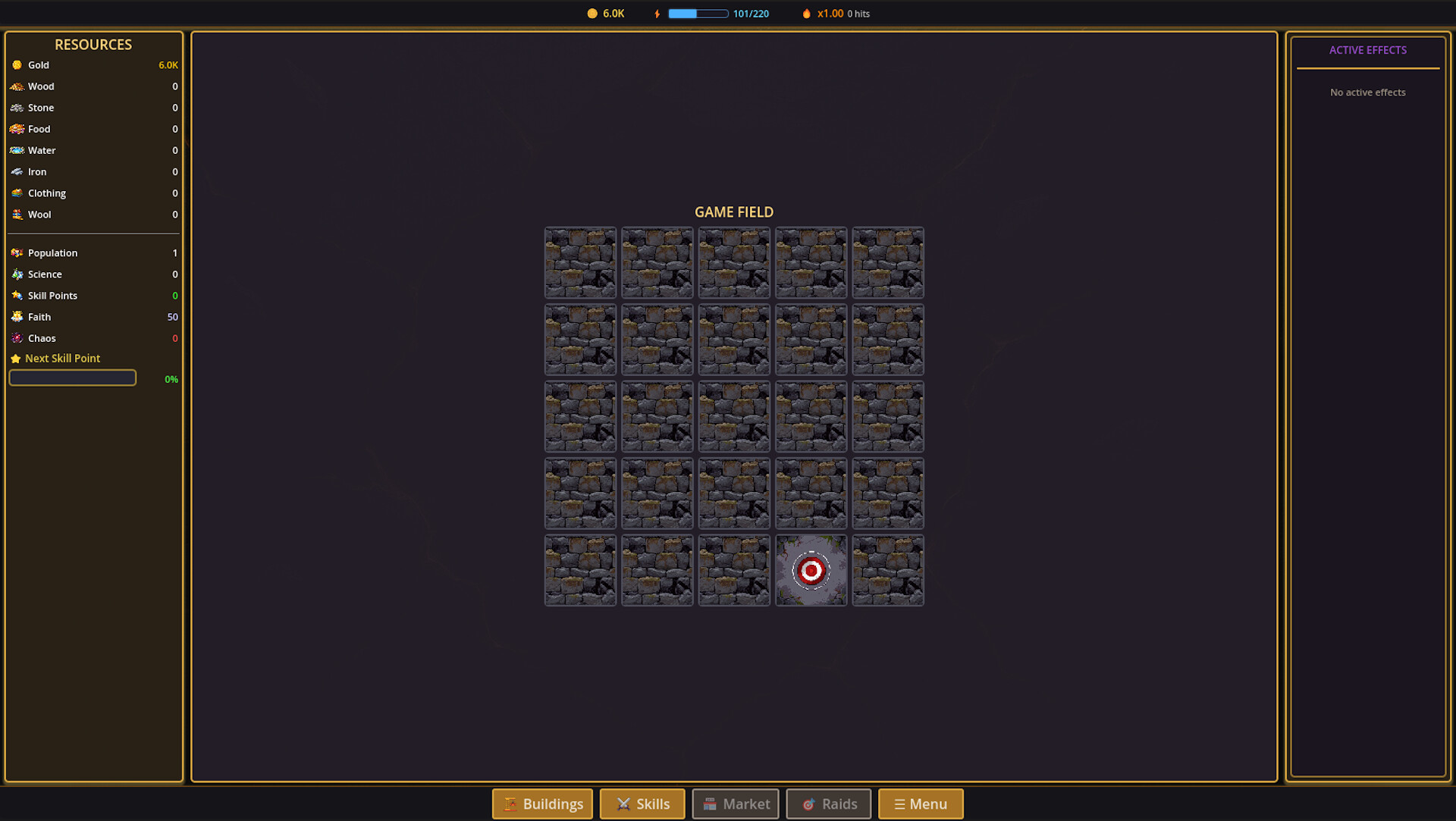Click the Science flask icon
The width and height of the screenshot is (1456, 821).
pos(17,274)
